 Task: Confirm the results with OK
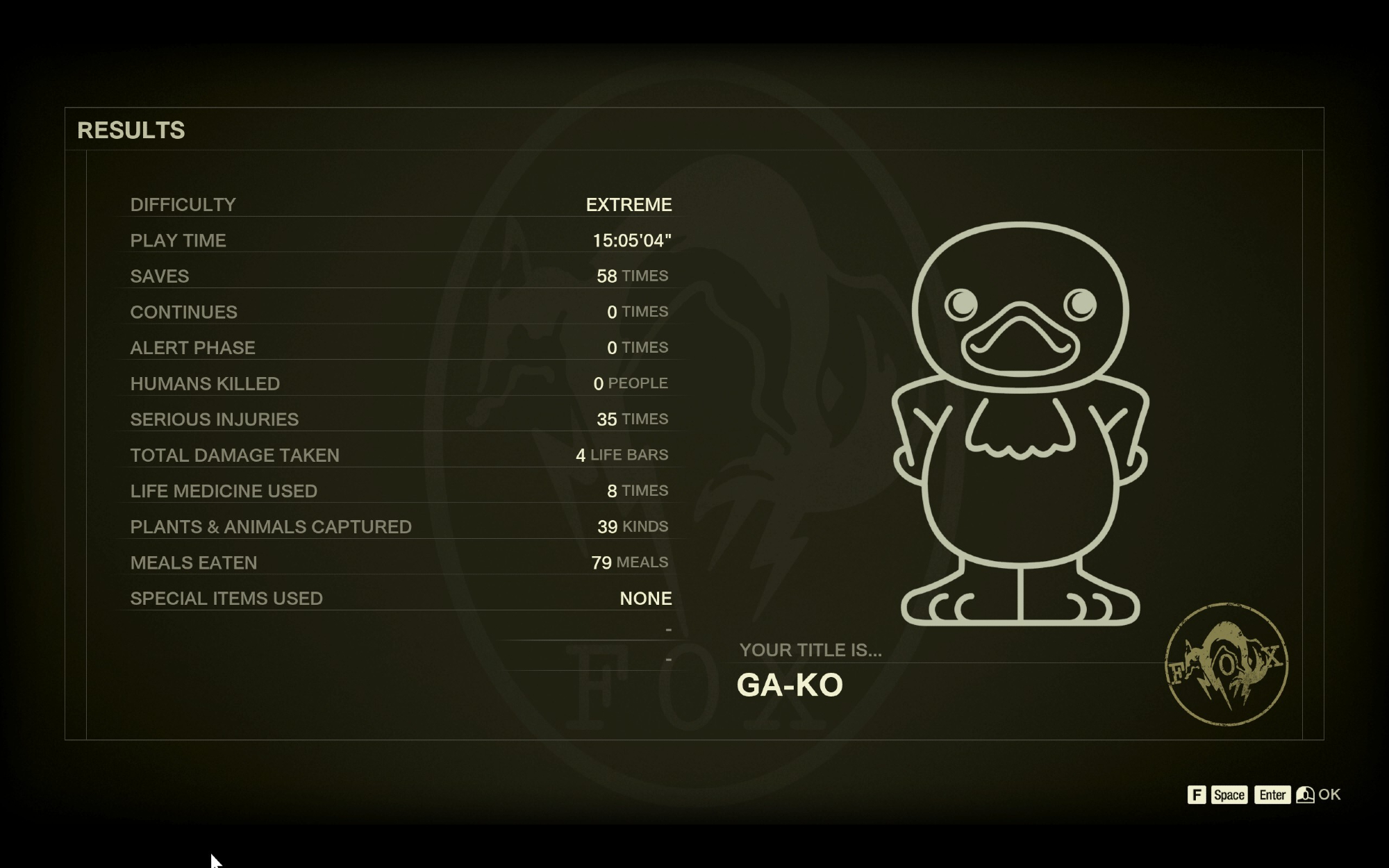coord(1327,794)
